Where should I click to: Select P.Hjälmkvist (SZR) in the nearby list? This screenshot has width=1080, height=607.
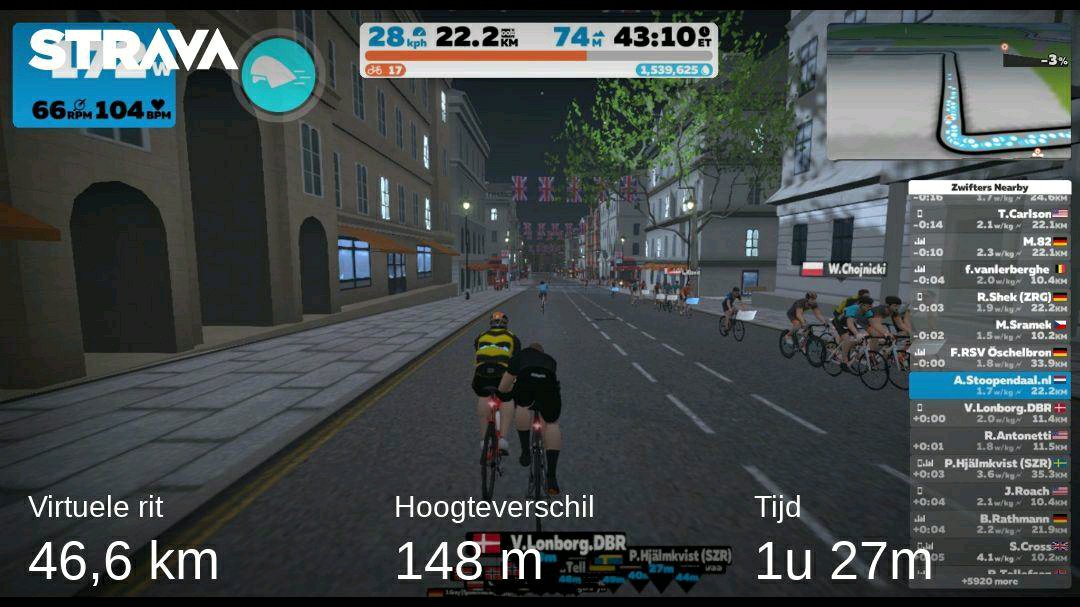(989, 468)
